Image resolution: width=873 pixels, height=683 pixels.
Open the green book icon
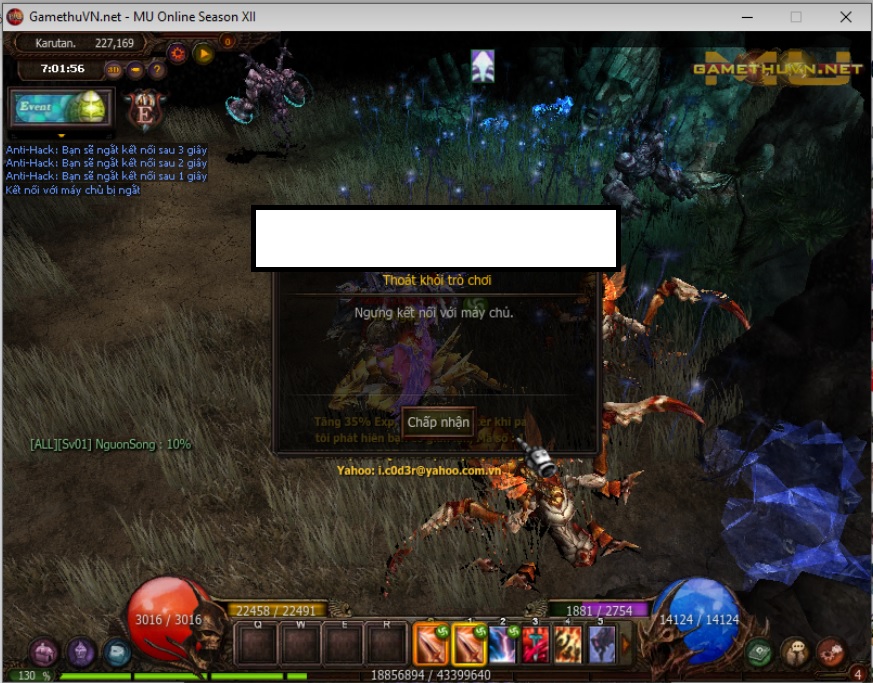pos(760,652)
